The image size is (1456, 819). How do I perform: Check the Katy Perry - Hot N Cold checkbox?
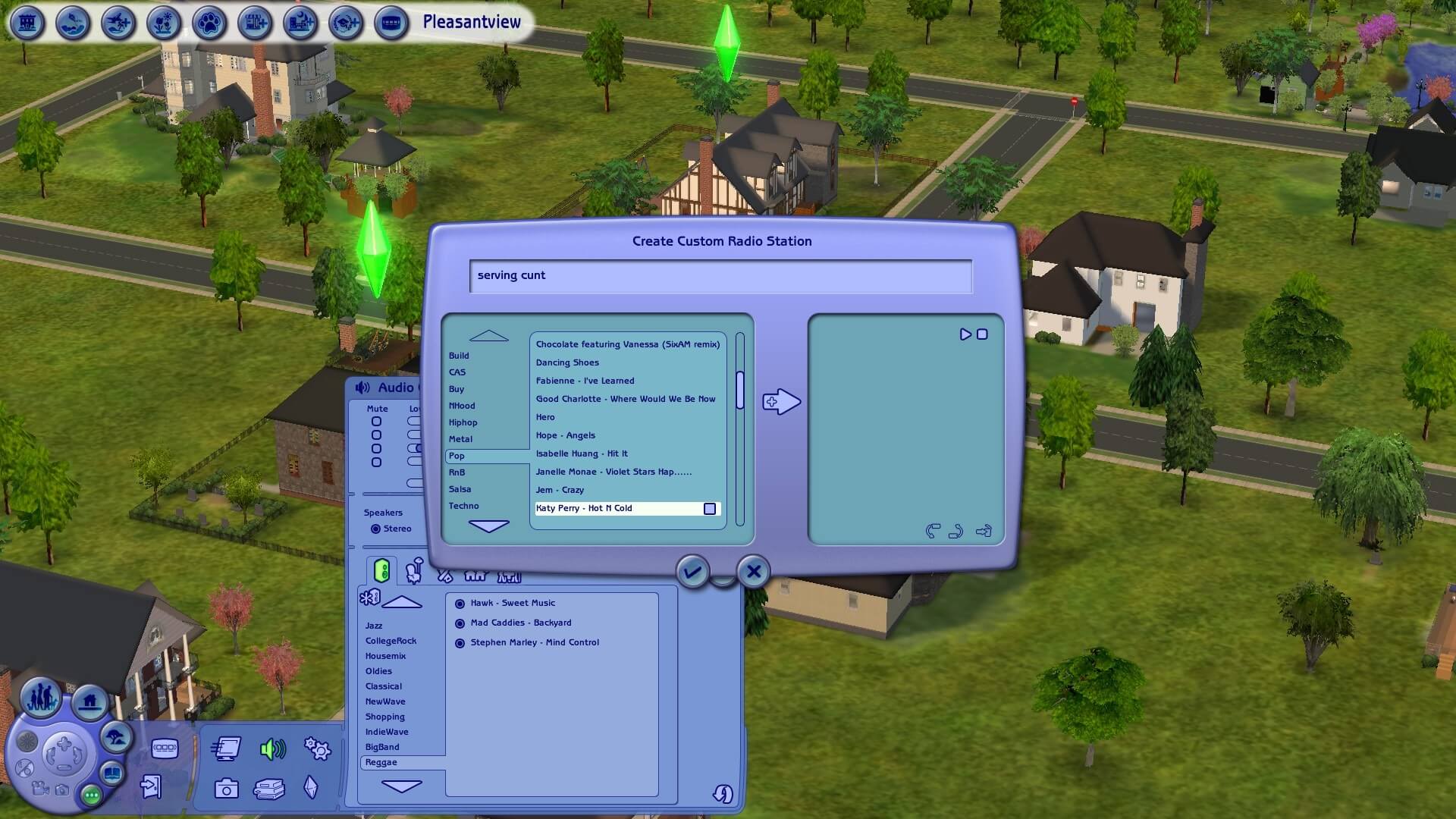click(x=710, y=509)
